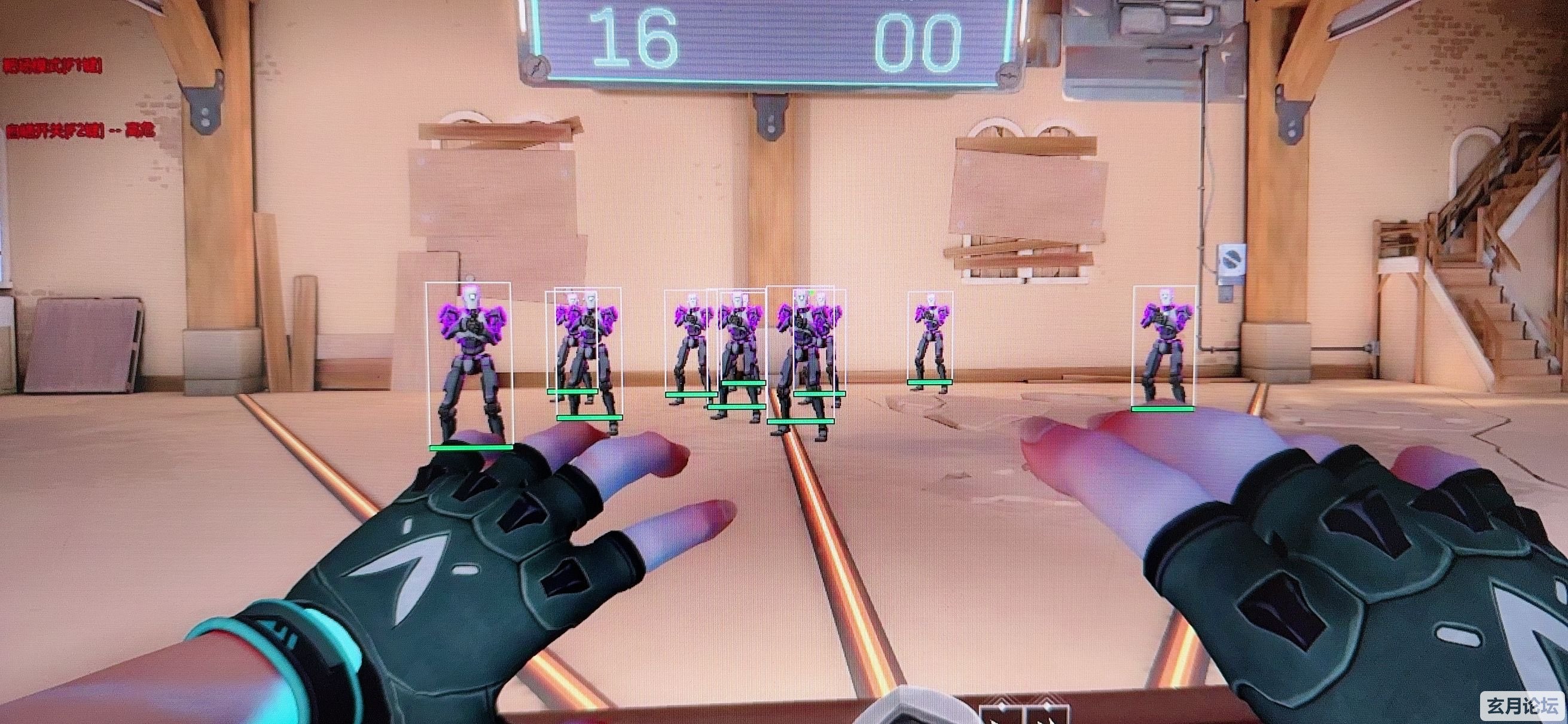Select the red overlay mode line labeled F1
Screen dimensions: 1568x724
pos(53,66)
